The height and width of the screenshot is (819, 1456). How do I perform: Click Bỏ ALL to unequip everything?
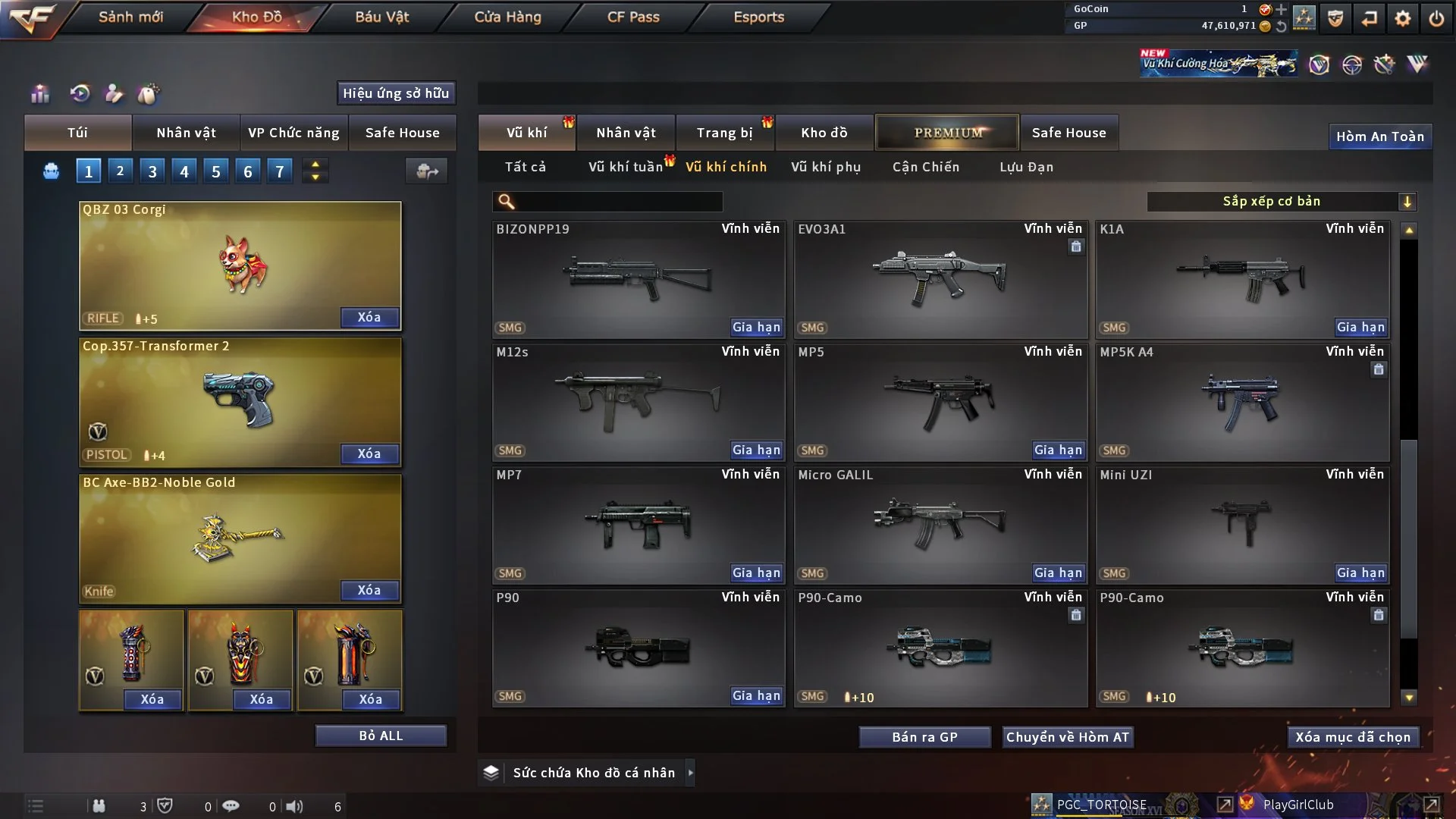coord(381,736)
